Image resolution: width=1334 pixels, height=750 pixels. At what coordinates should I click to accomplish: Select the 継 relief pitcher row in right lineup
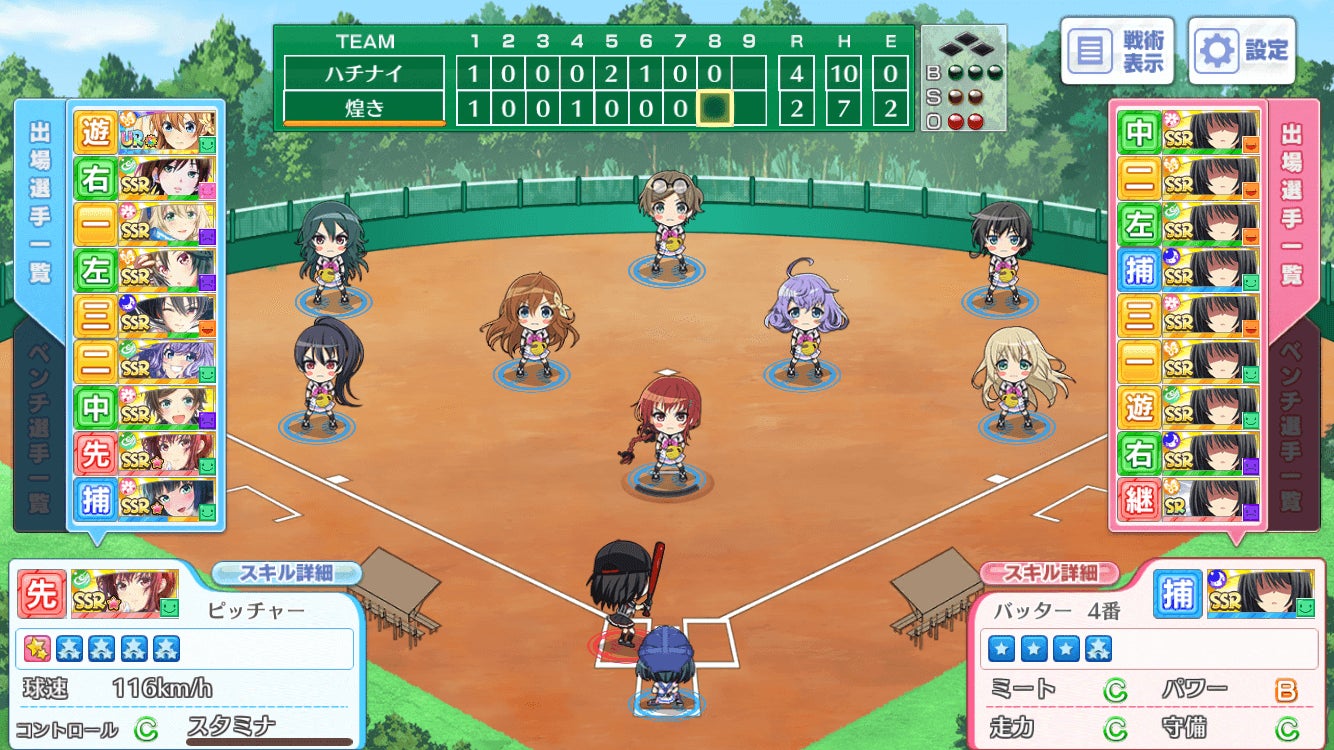tap(1188, 500)
